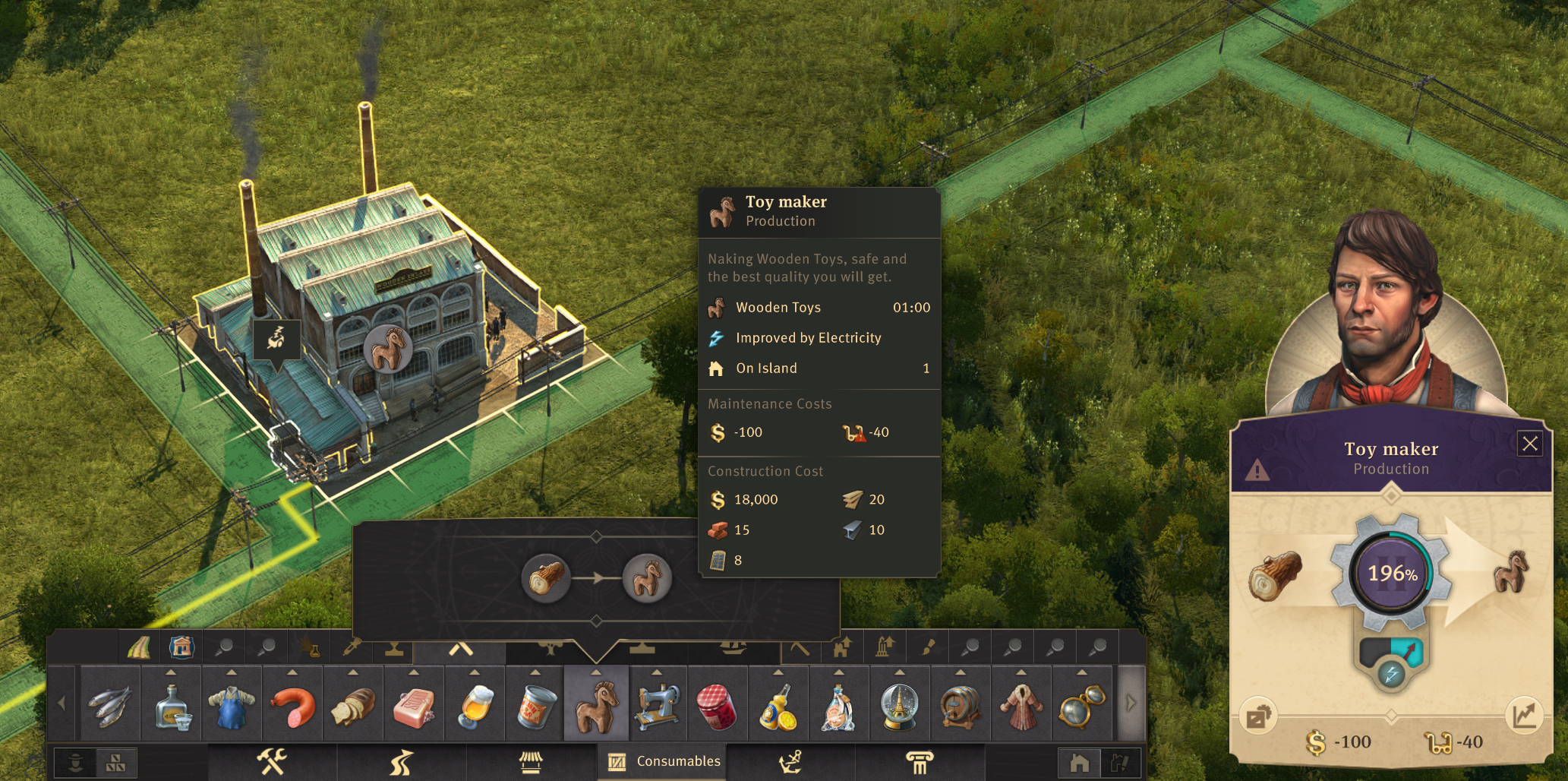
Task: Toggle the worker filter icon bottom left
Action: pos(74,761)
